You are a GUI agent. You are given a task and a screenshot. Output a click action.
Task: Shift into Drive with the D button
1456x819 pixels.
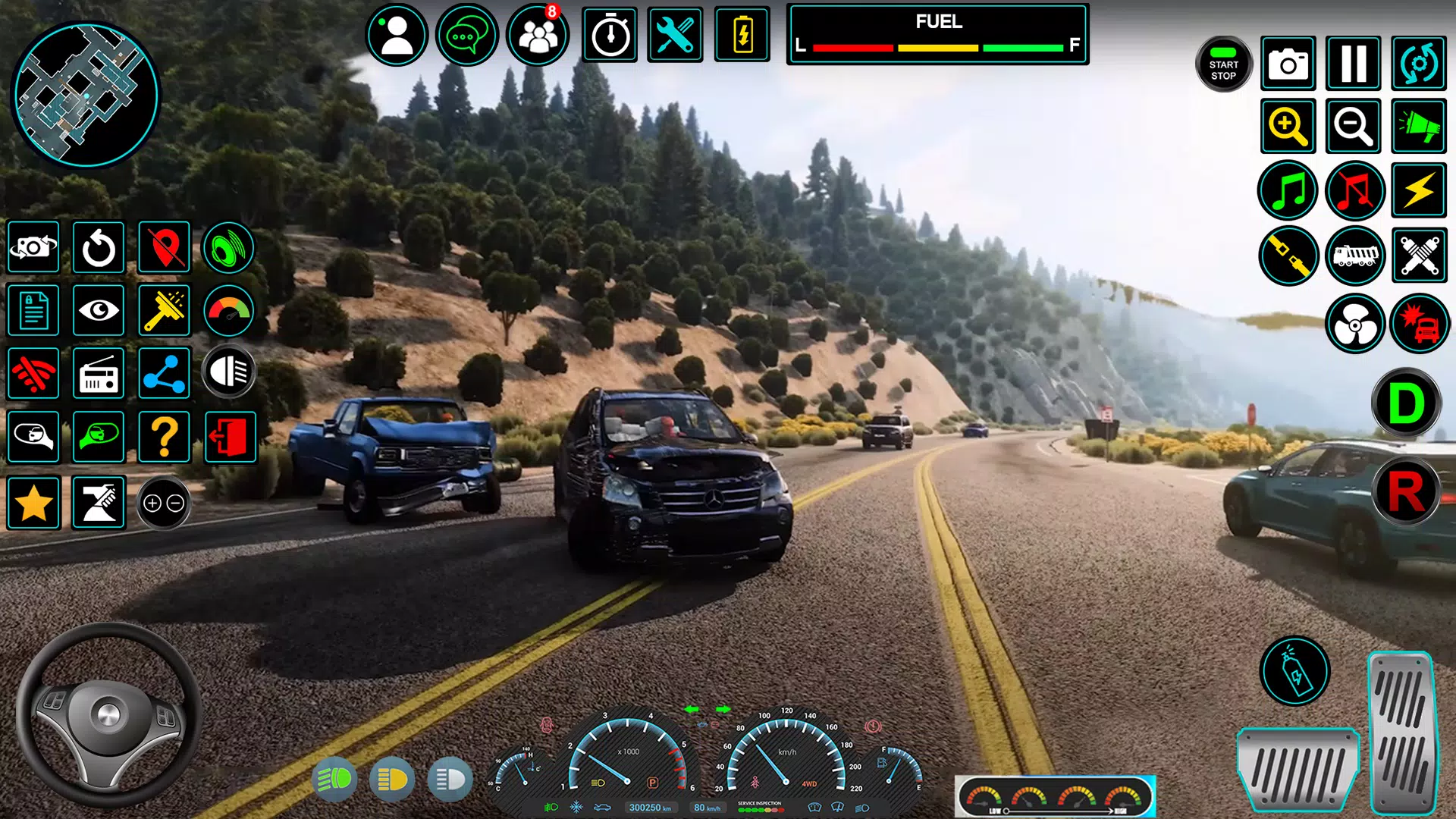(1406, 403)
